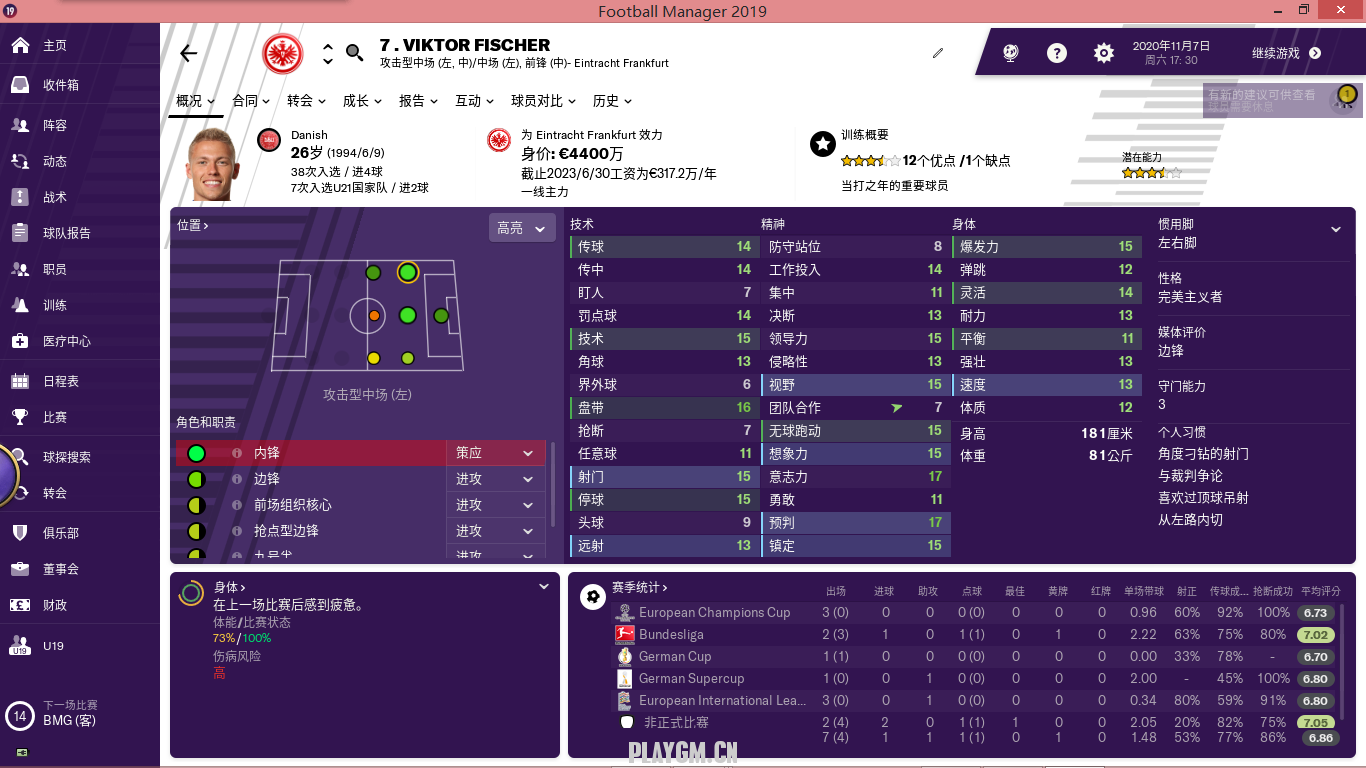Open the 转会 entry in the sidebar
Image resolution: width=1366 pixels, height=768 pixels.
point(54,493)
